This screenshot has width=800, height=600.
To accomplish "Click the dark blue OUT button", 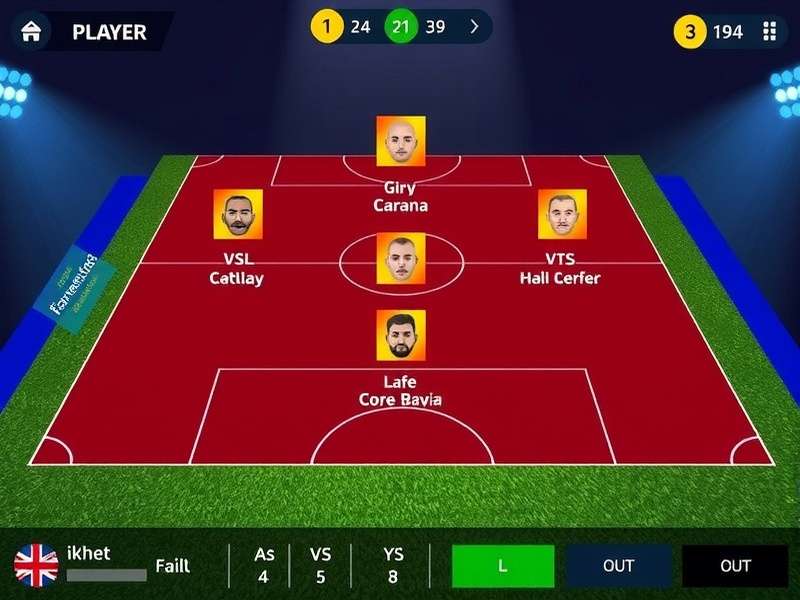I will point(618,566).
